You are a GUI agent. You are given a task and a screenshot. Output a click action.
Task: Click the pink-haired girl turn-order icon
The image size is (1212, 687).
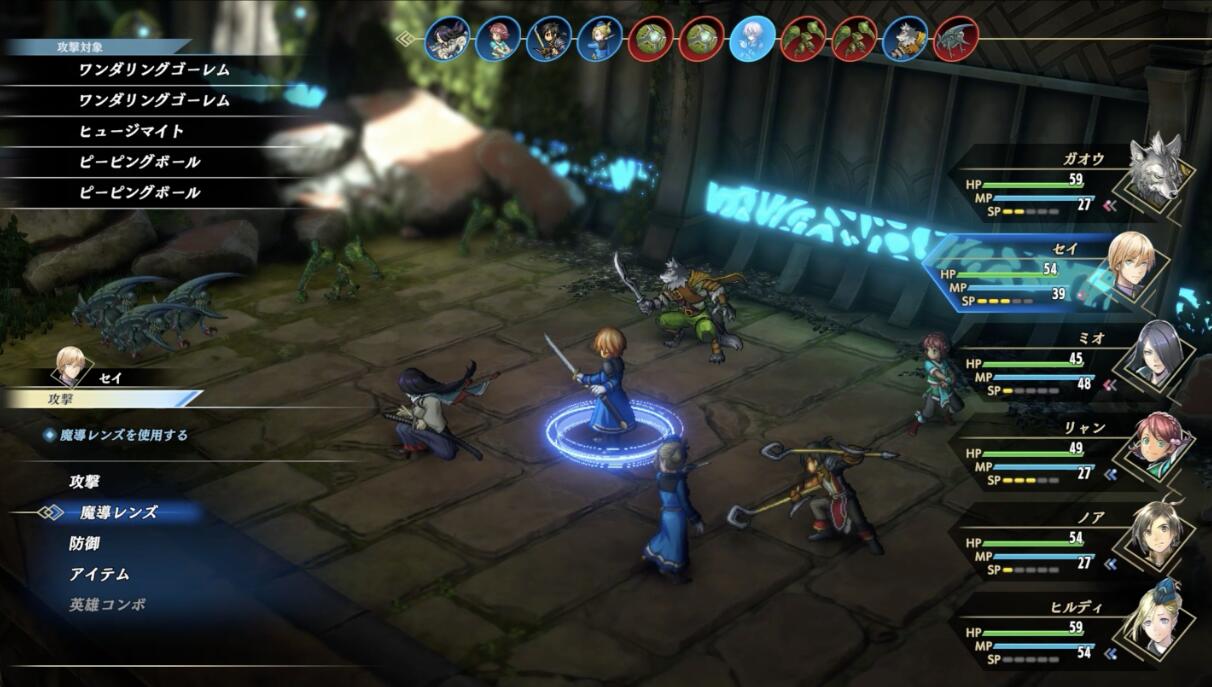point(499,40)
